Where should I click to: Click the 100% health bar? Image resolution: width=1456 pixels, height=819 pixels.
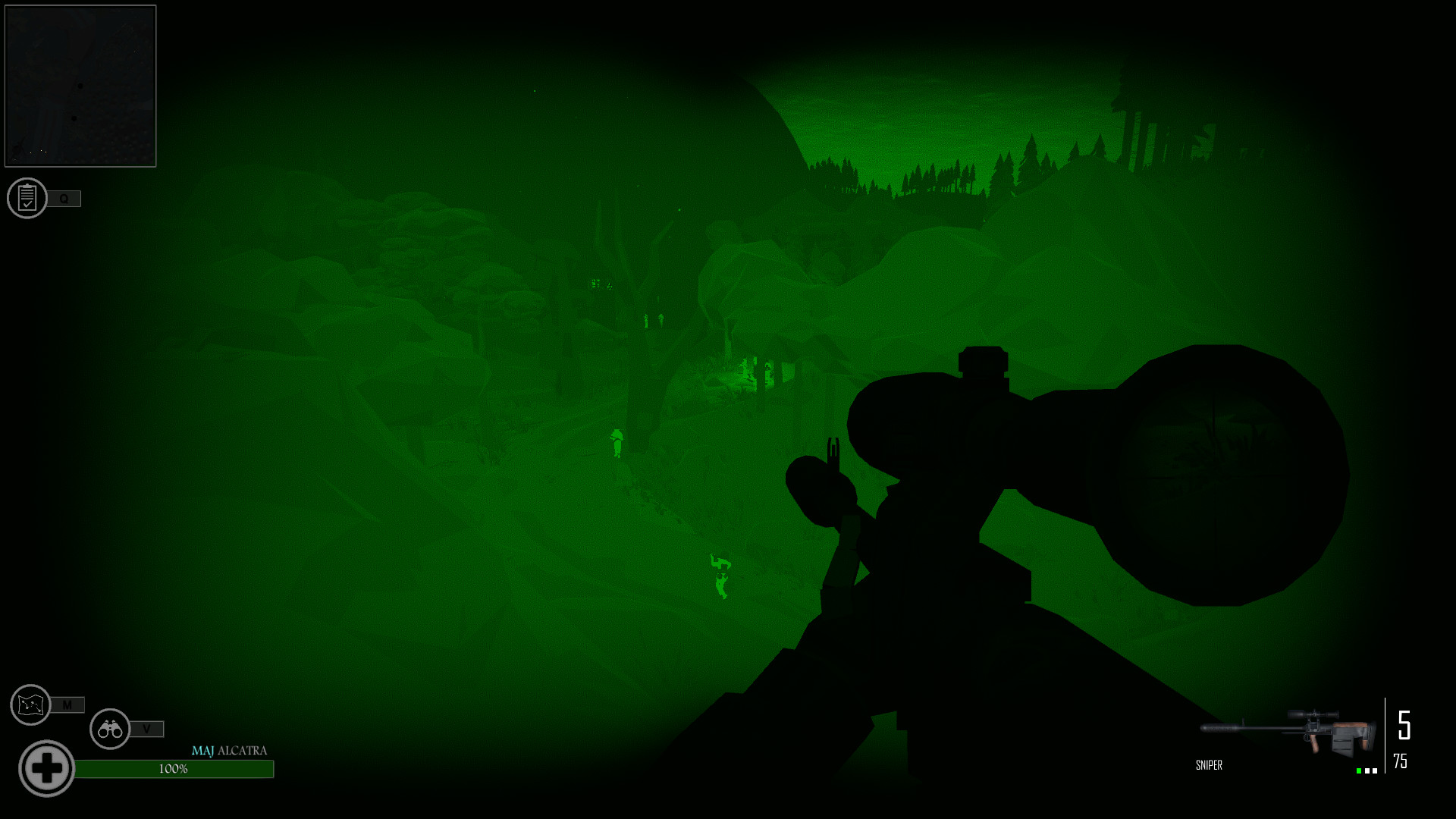click(x=176, y=767)
